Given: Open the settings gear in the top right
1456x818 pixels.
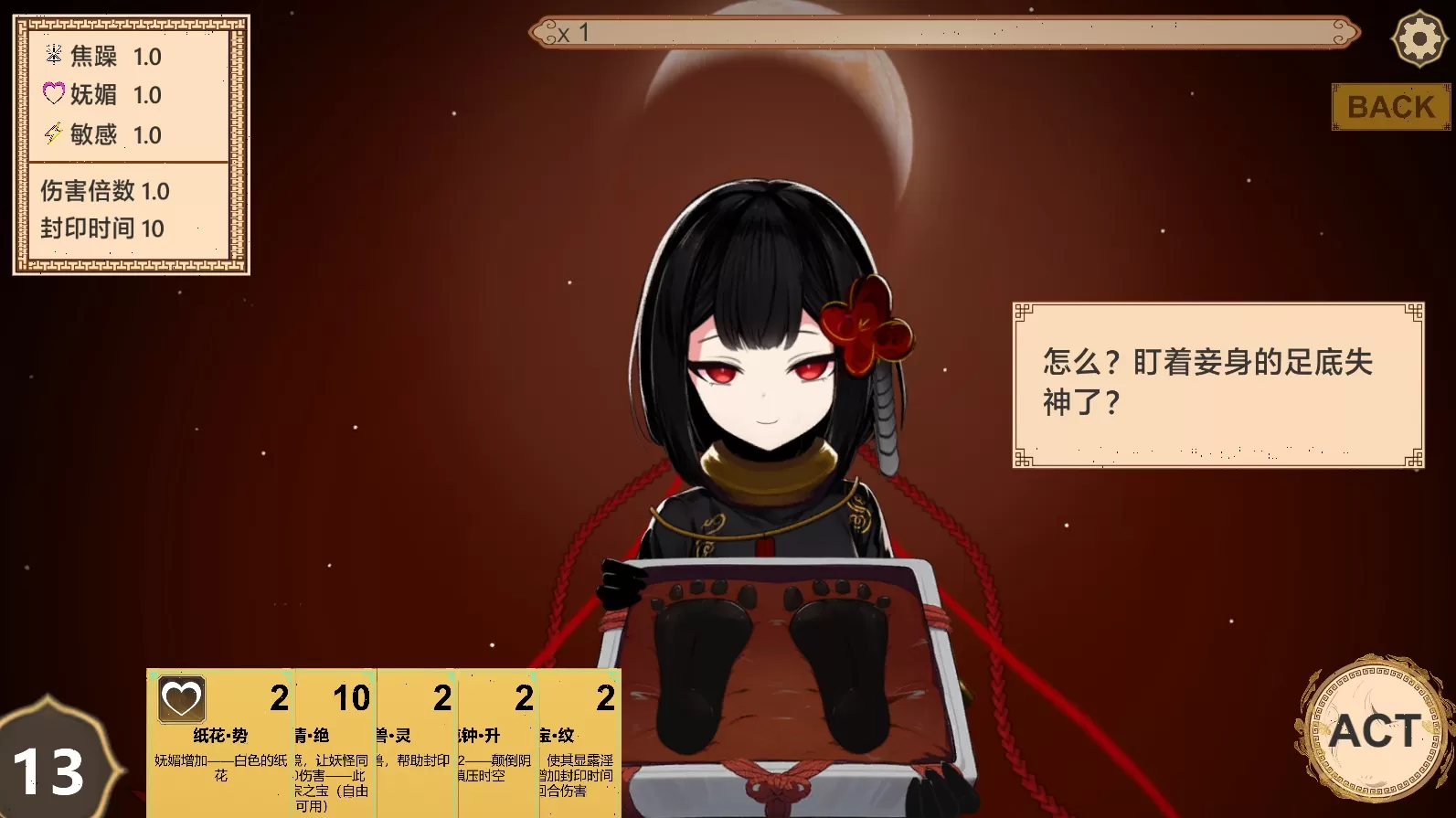Looking at the screenshot, I should [1418, 37].
